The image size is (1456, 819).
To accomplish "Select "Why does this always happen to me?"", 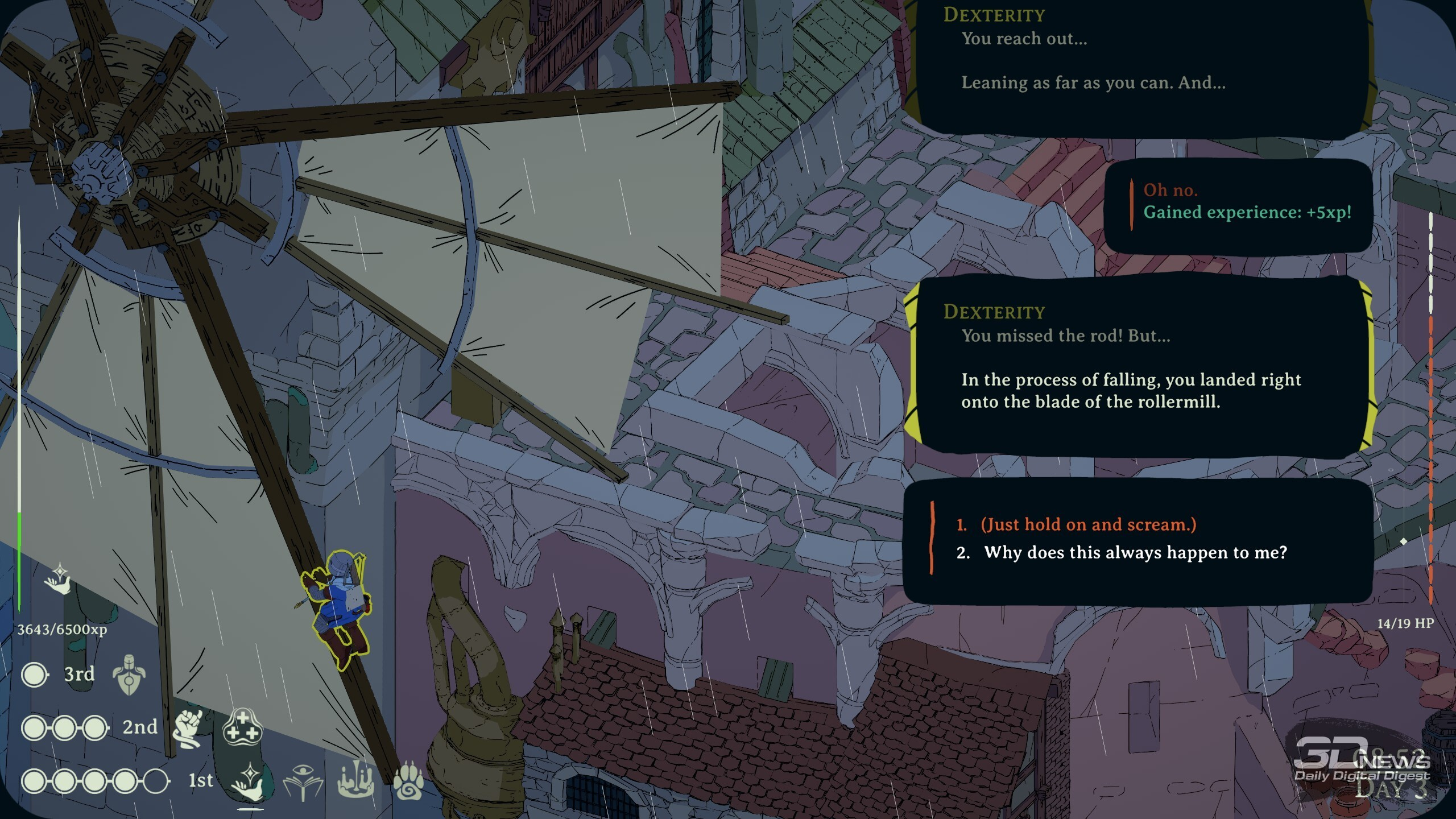I will point(1135,553).
